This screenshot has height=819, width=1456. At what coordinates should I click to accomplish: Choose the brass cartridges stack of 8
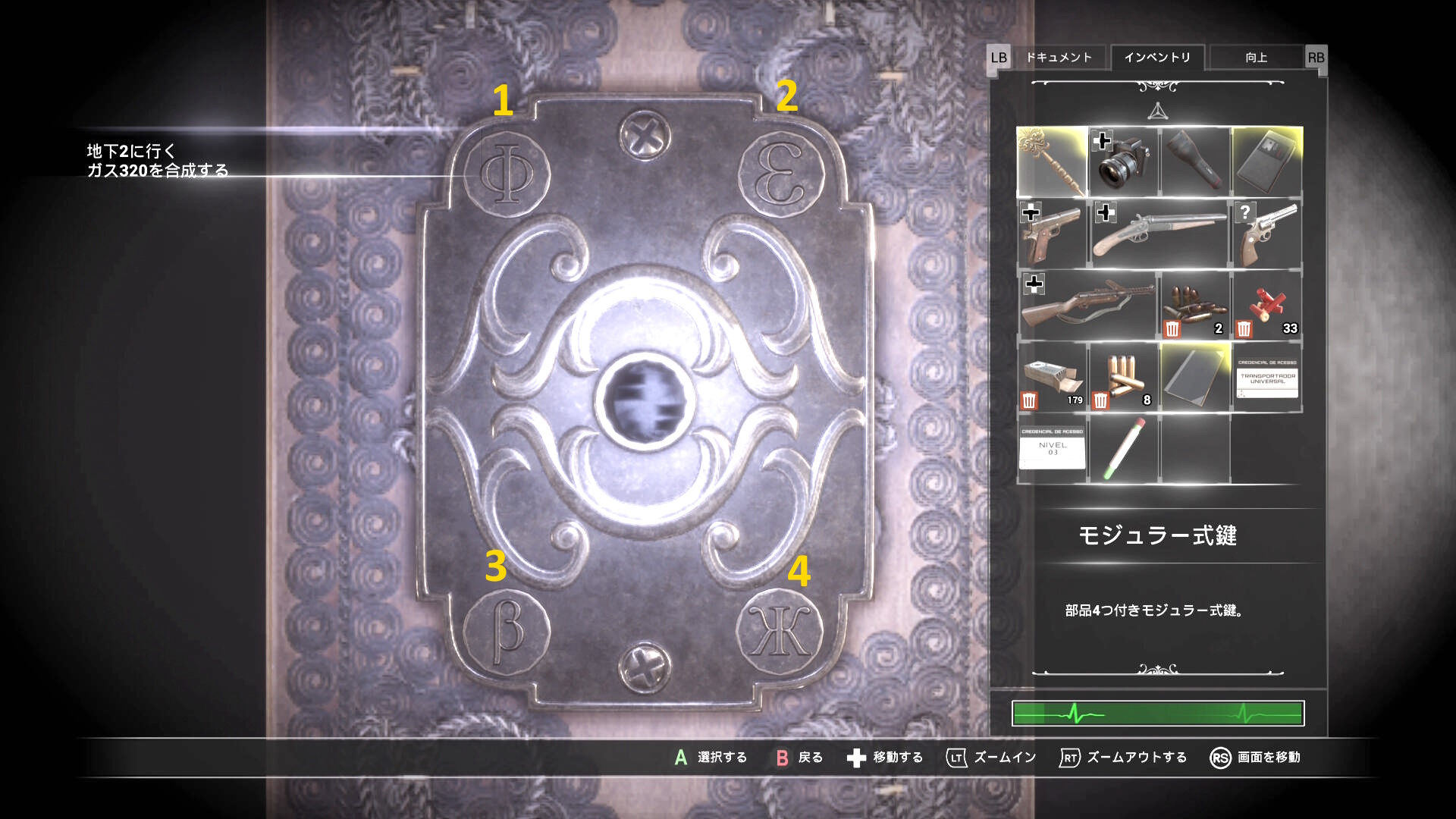pyautogui.click(x=1123, y=377)
